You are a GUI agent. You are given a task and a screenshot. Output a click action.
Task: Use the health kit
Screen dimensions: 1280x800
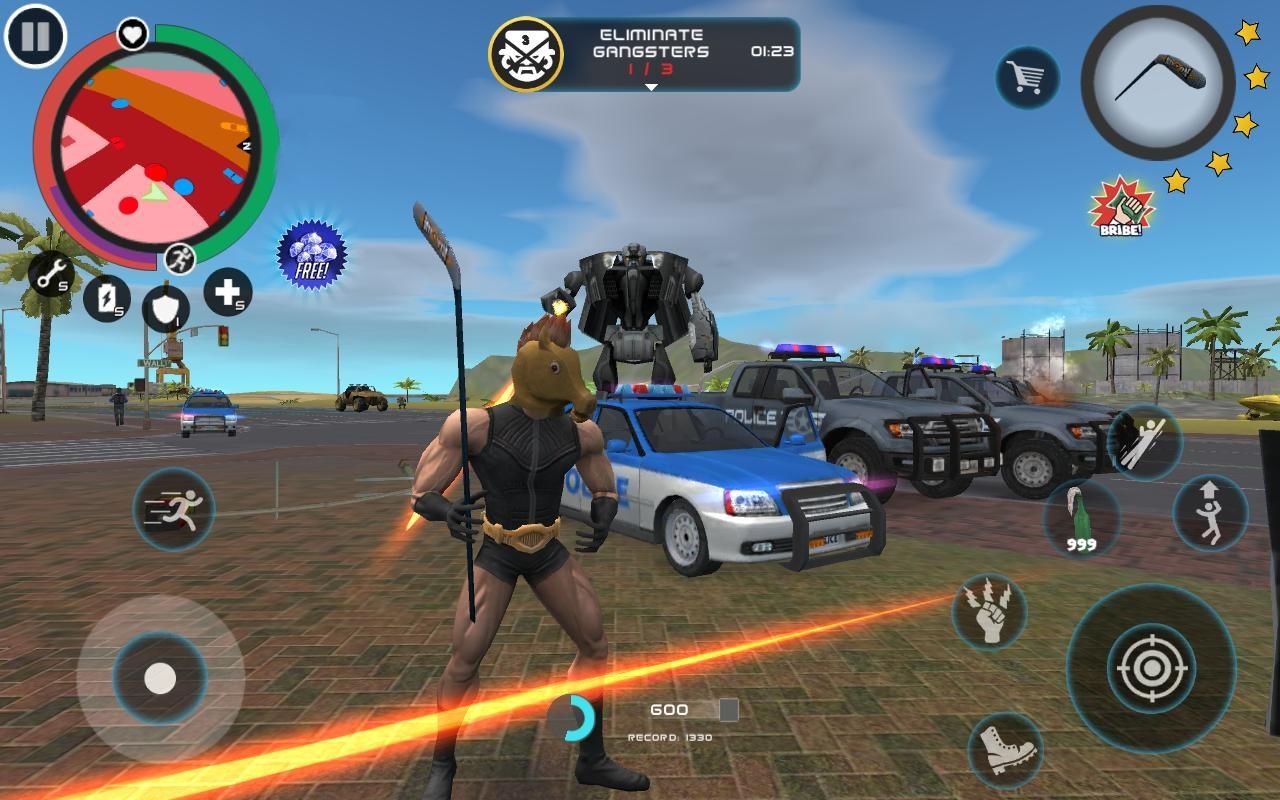(x=229, y=295)
